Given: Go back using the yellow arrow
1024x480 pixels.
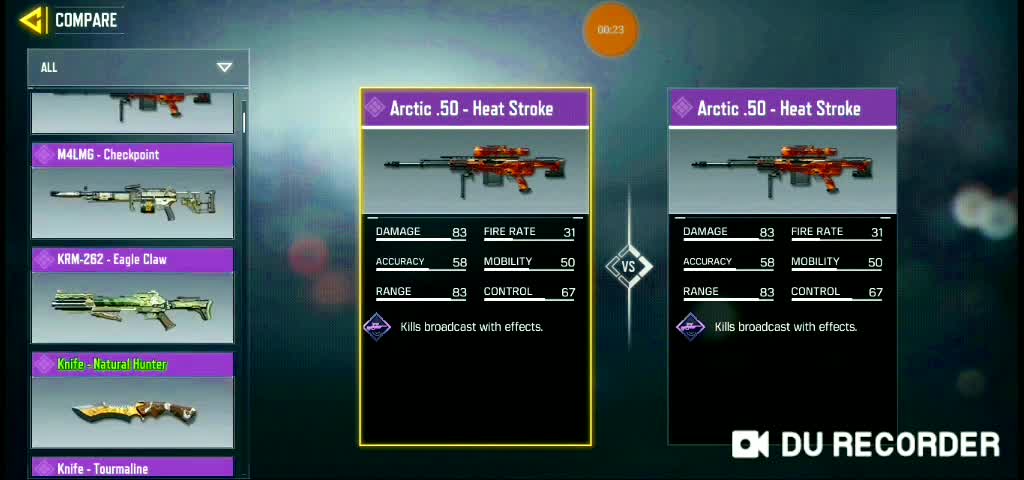Looking at the screenshot, I should 32,20.
